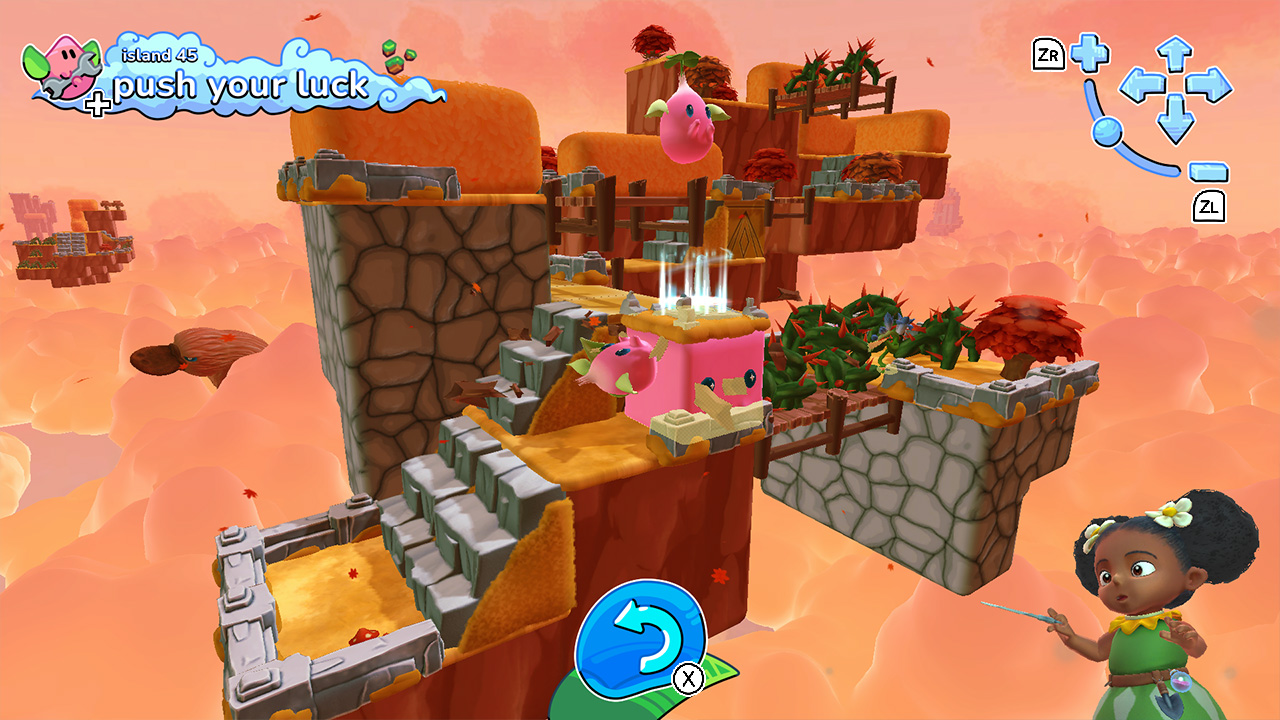Tilt the camera using the up arrow icon

coord(1173,51)
